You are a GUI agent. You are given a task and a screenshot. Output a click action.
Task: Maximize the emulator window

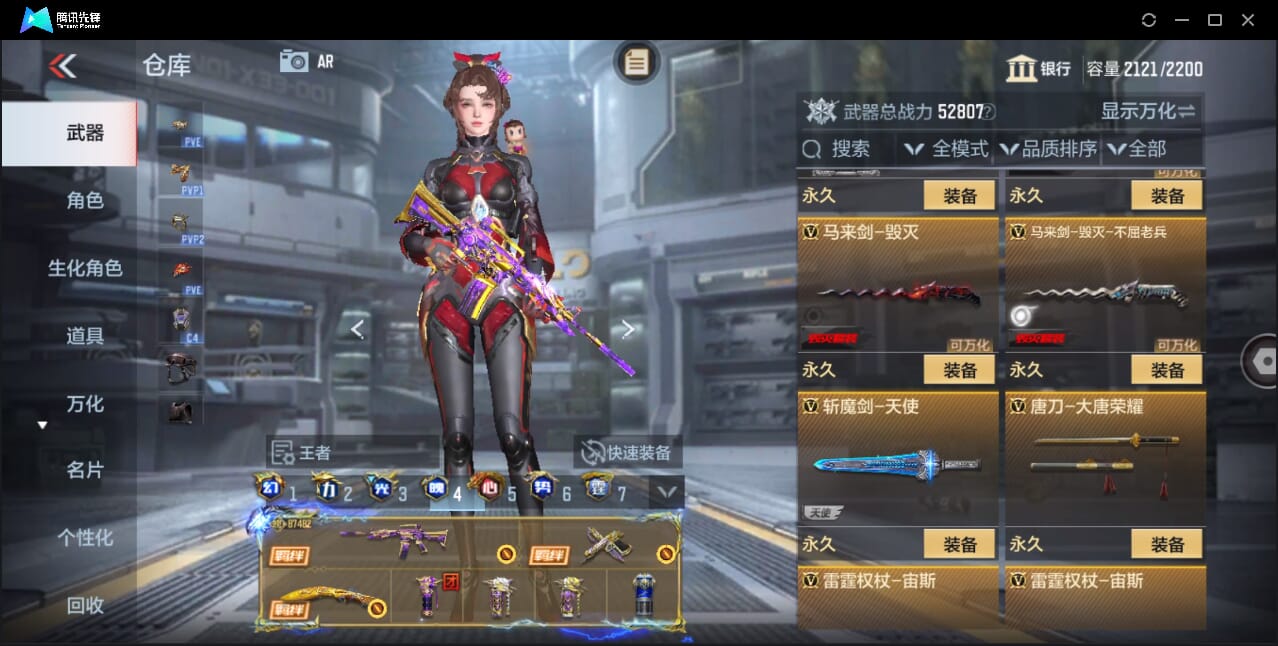click(x=1215, y=20)
